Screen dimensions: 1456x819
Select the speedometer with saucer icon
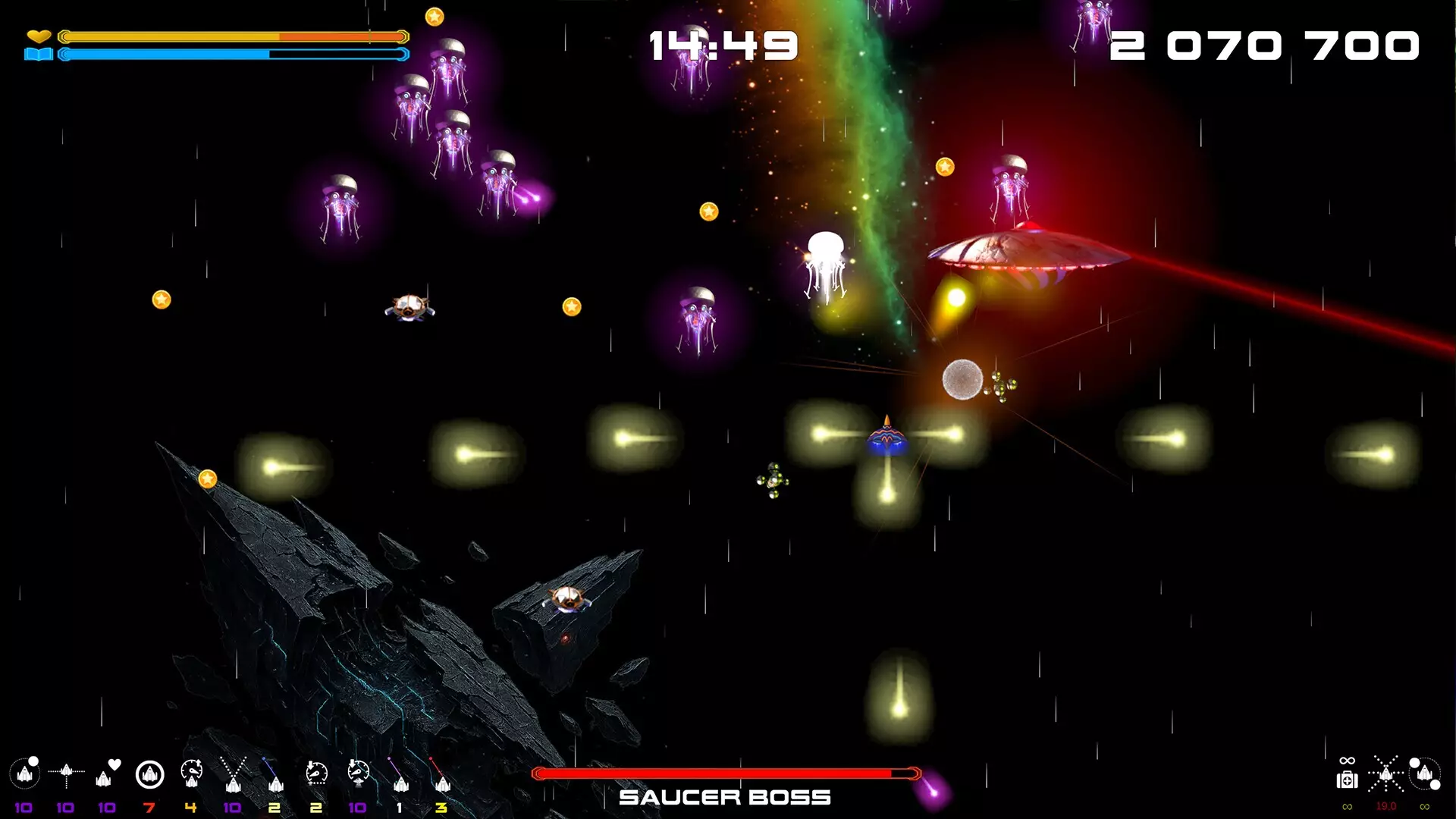[x=358, y=774]
